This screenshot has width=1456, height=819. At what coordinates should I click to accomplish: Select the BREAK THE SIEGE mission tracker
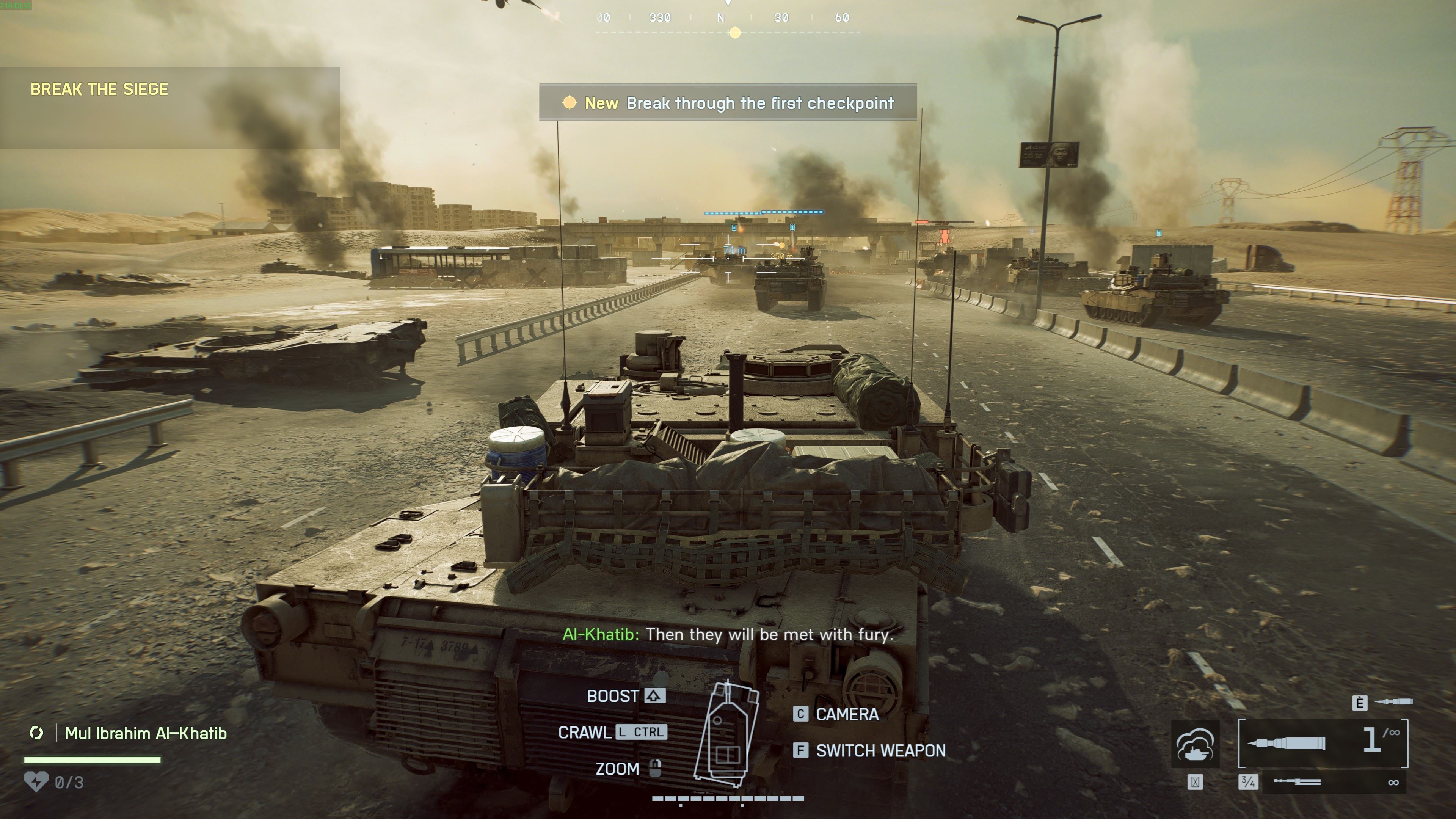point(99,89)
